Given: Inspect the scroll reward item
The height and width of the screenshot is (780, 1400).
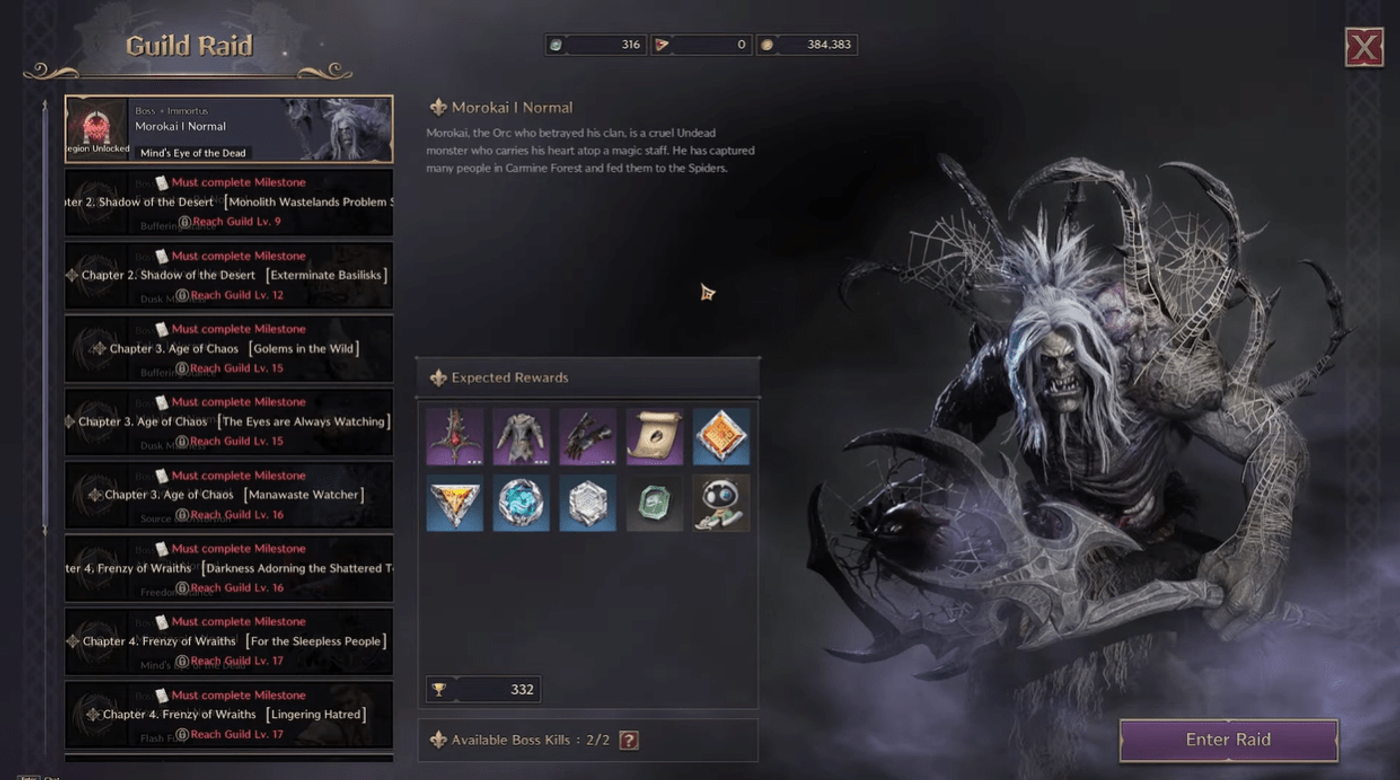Looking at the screenshot, I should tap(655, 436).
